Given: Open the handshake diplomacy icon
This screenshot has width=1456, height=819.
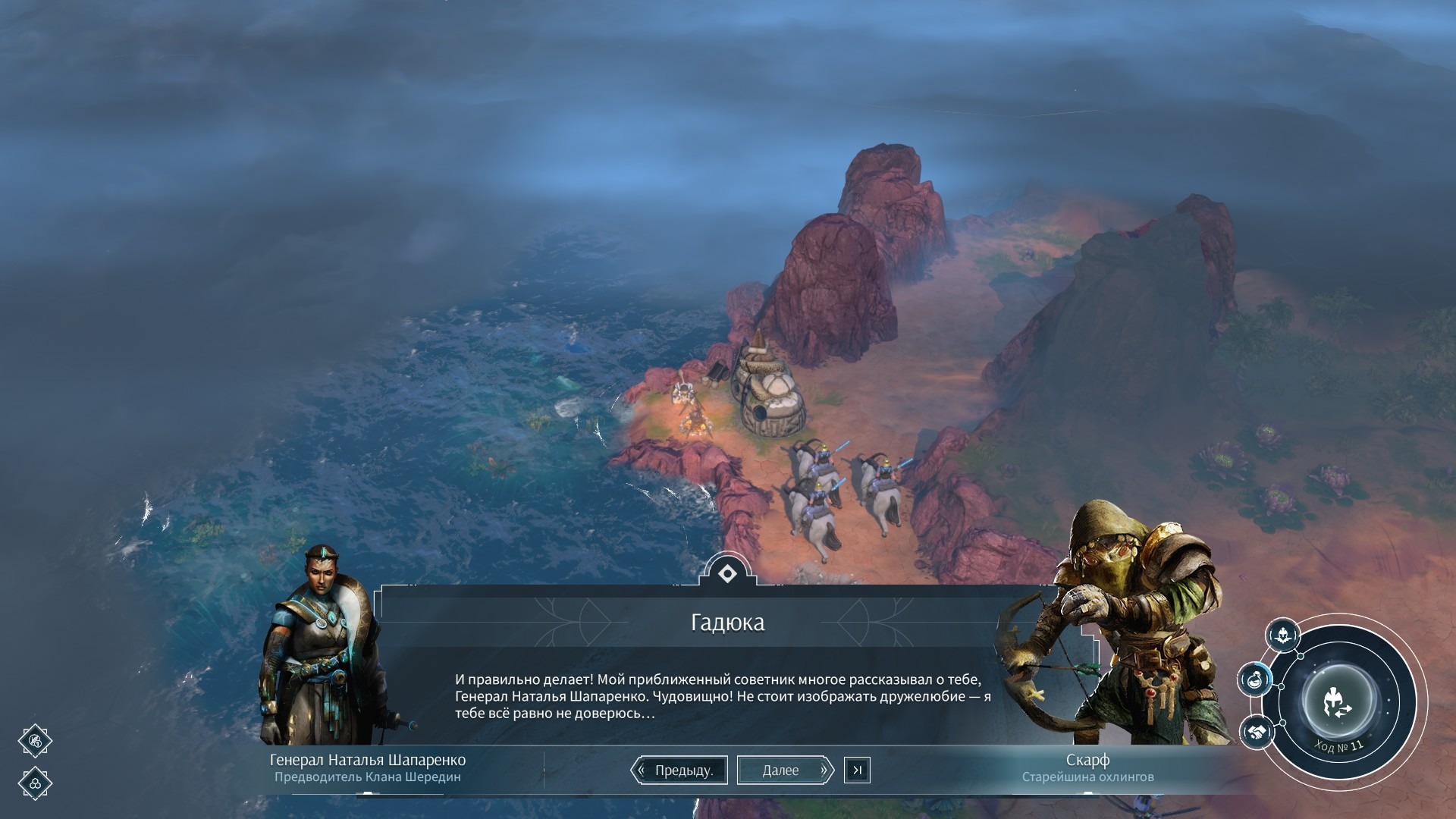Looking at the screenshot, I should tap(1256, 732).
